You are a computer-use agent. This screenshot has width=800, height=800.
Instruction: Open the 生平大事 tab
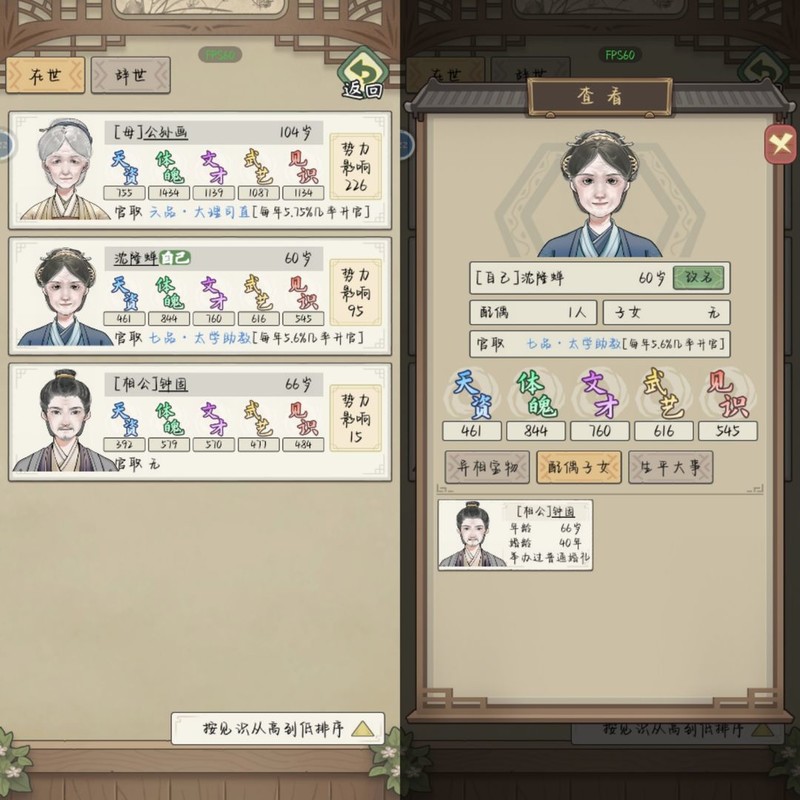671,466
